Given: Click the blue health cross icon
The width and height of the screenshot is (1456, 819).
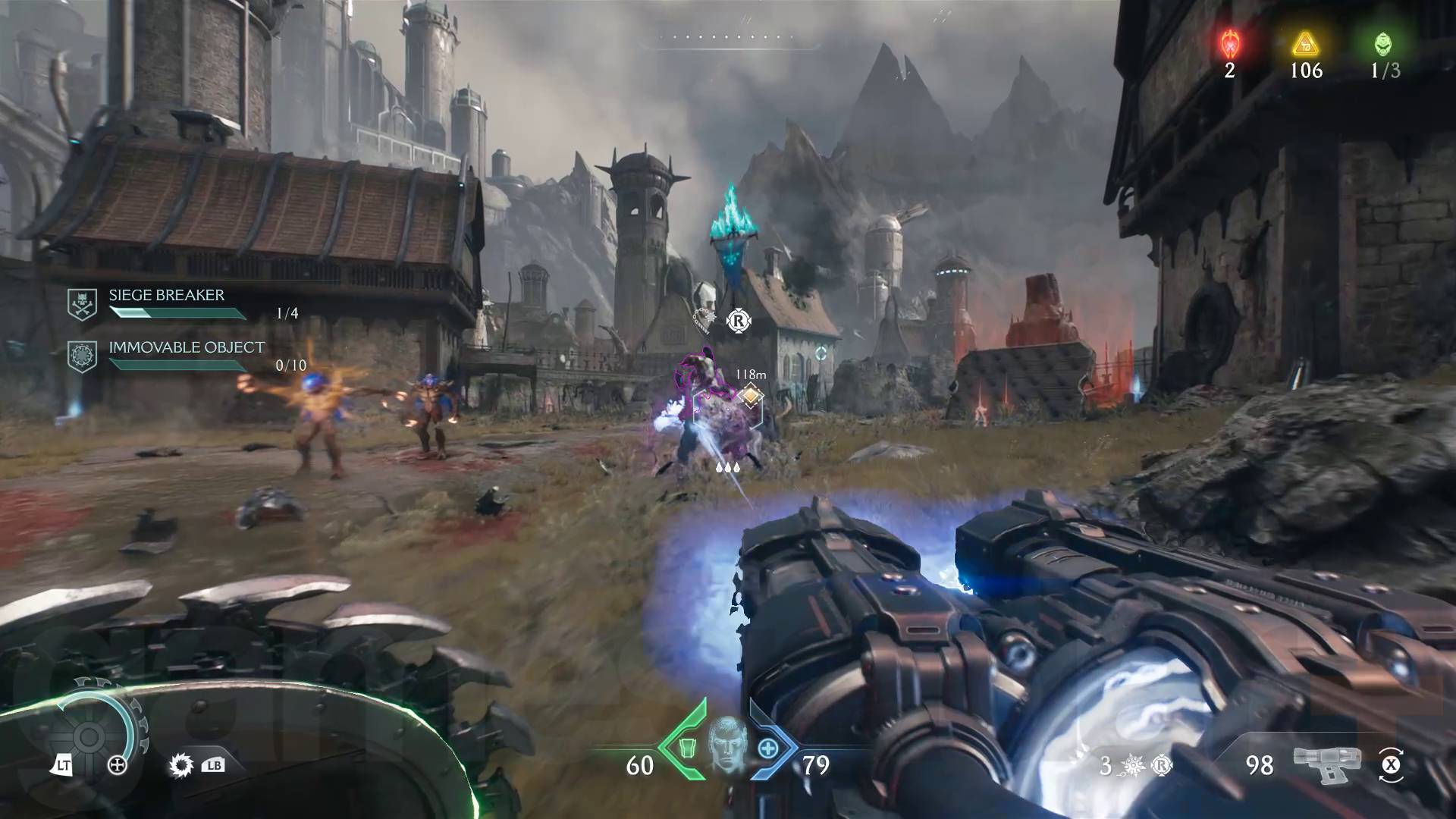Looking at the screenshot, I should pos(768,749).
